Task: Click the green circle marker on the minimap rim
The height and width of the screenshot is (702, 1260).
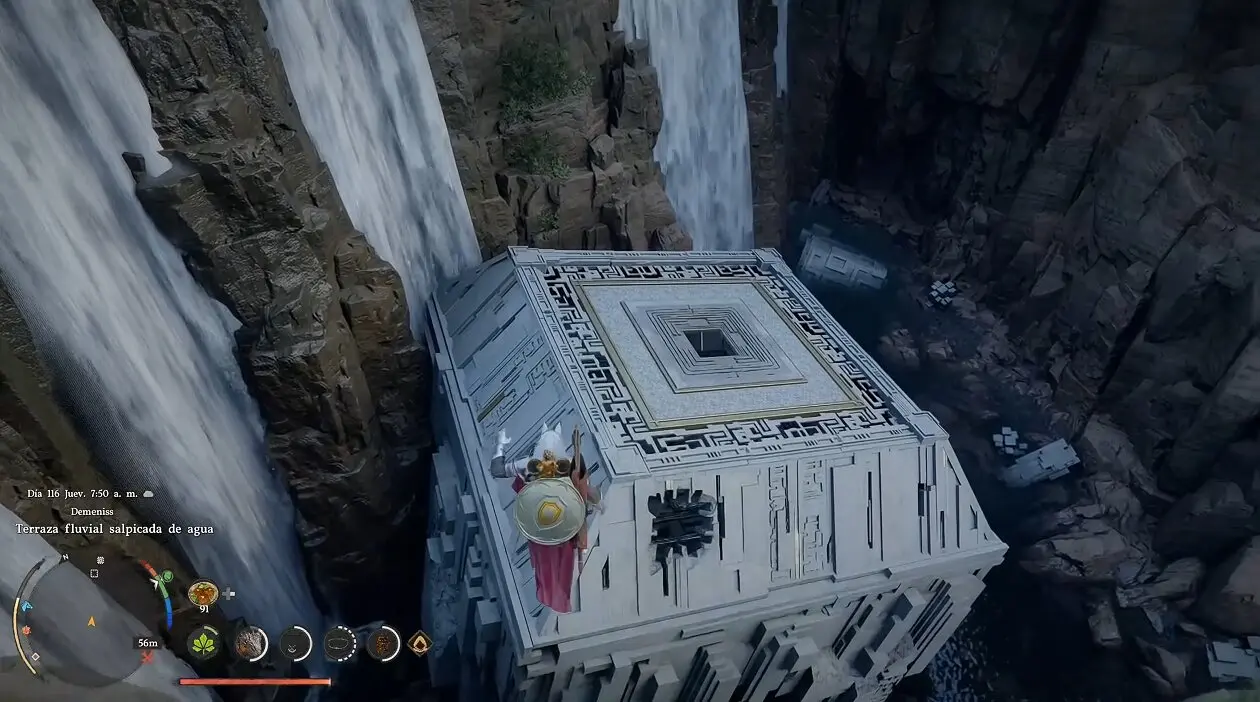Action: point(166,577)
